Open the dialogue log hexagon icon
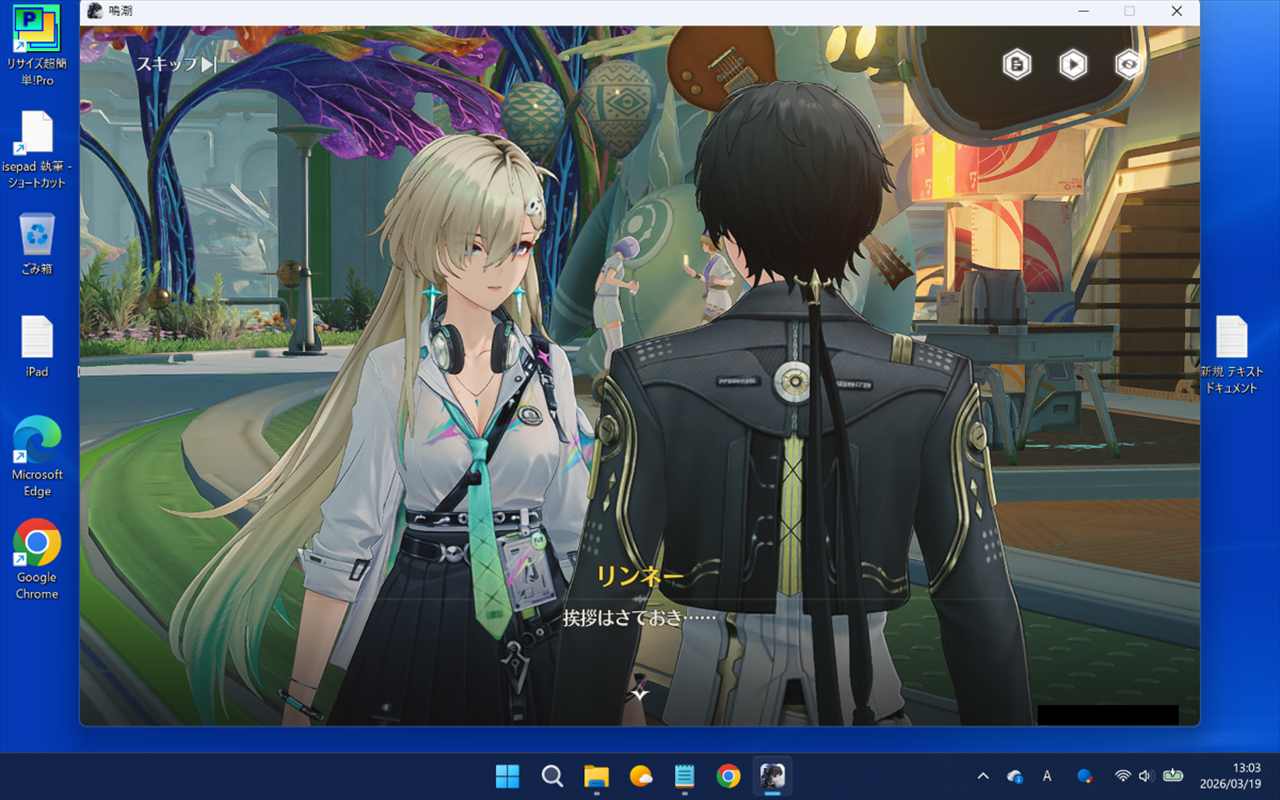The width and height of the screenshot is (1280, 800). [1017, 65]
